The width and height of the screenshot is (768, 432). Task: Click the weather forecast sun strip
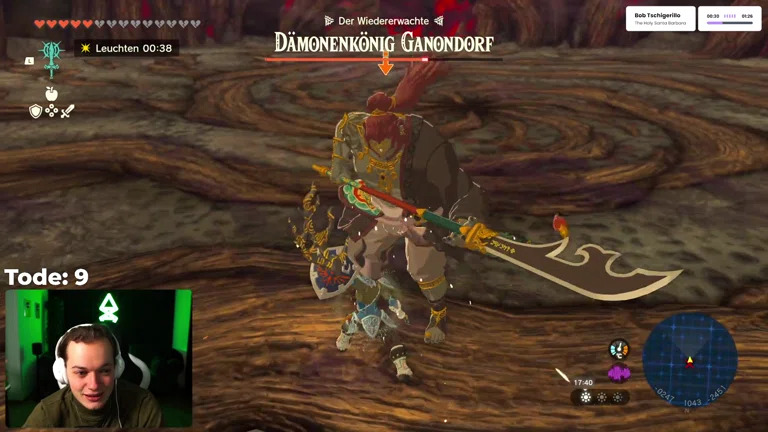(601, 397)
